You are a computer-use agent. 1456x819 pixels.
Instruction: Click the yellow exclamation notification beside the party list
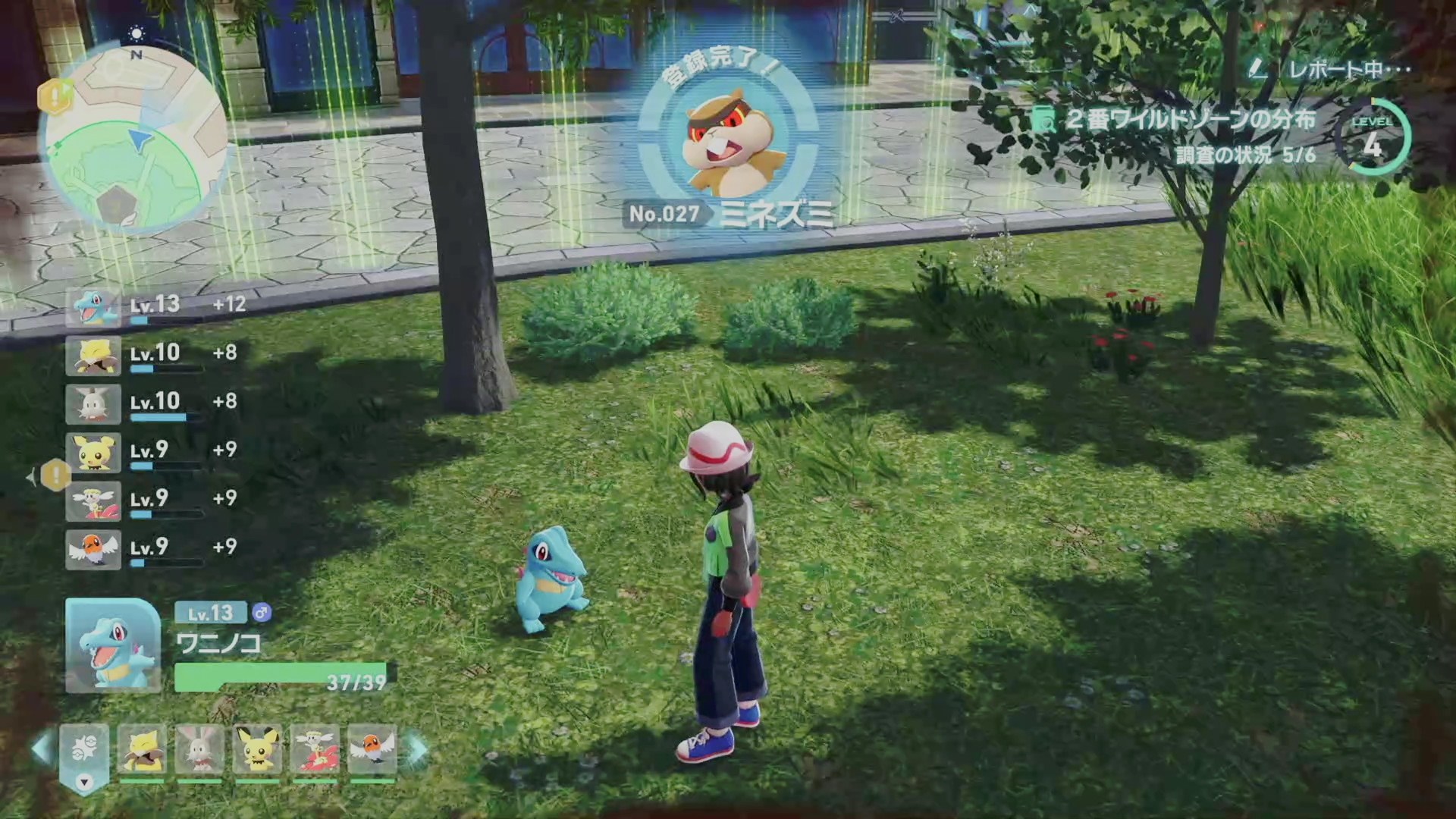pos(55,475)
